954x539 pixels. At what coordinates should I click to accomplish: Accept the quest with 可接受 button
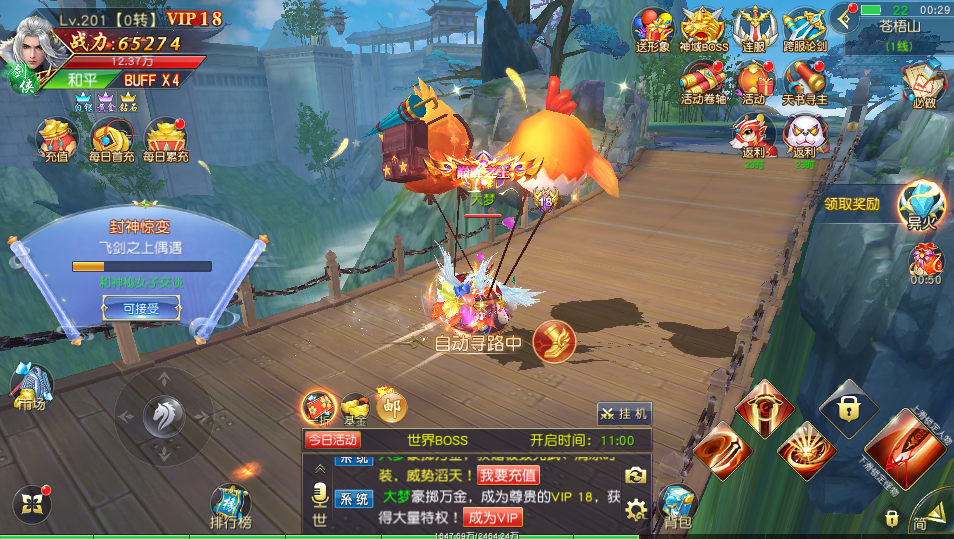[141, 309]
